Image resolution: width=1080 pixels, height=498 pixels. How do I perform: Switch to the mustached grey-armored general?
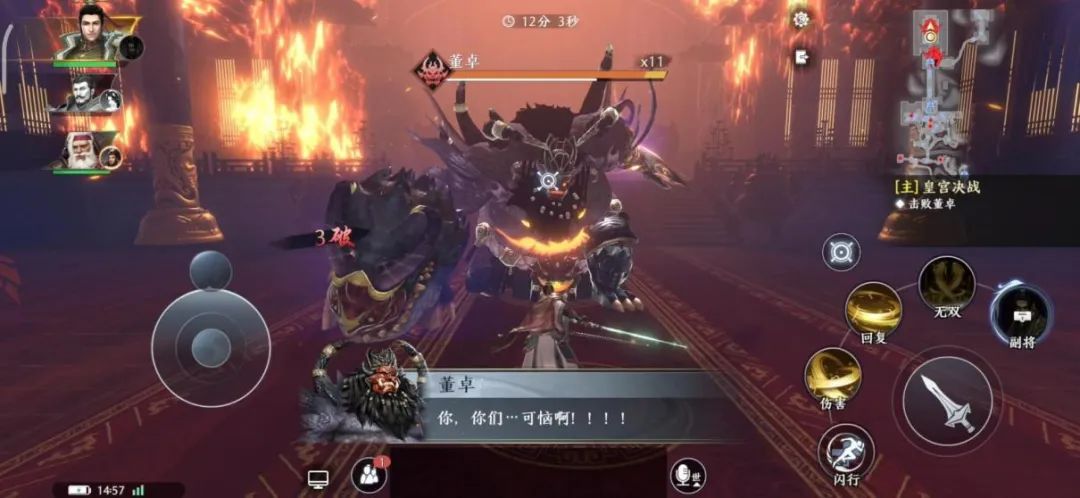coord(84,96)
